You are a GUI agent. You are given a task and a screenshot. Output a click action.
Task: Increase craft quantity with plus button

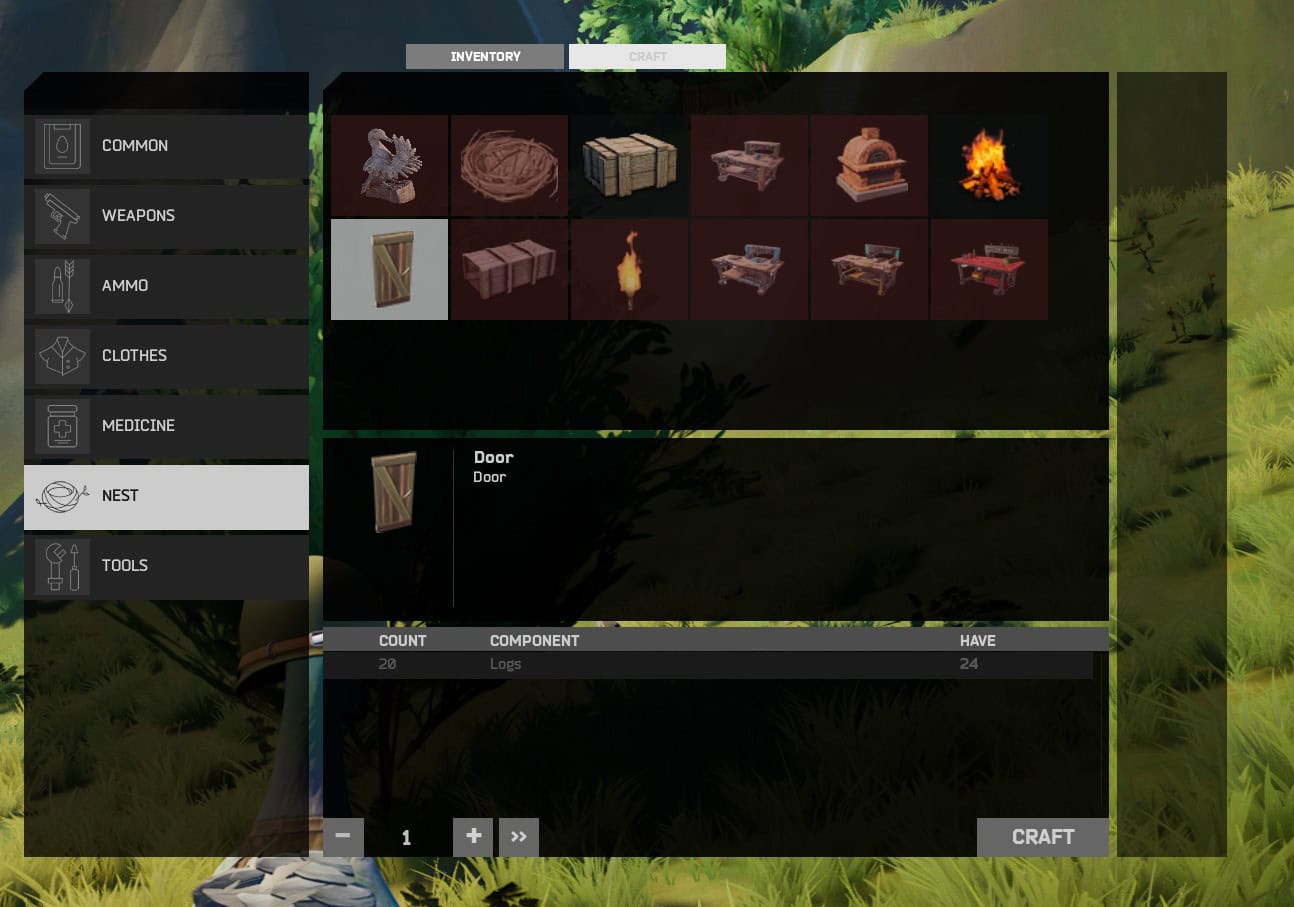[x=472, y=837]
